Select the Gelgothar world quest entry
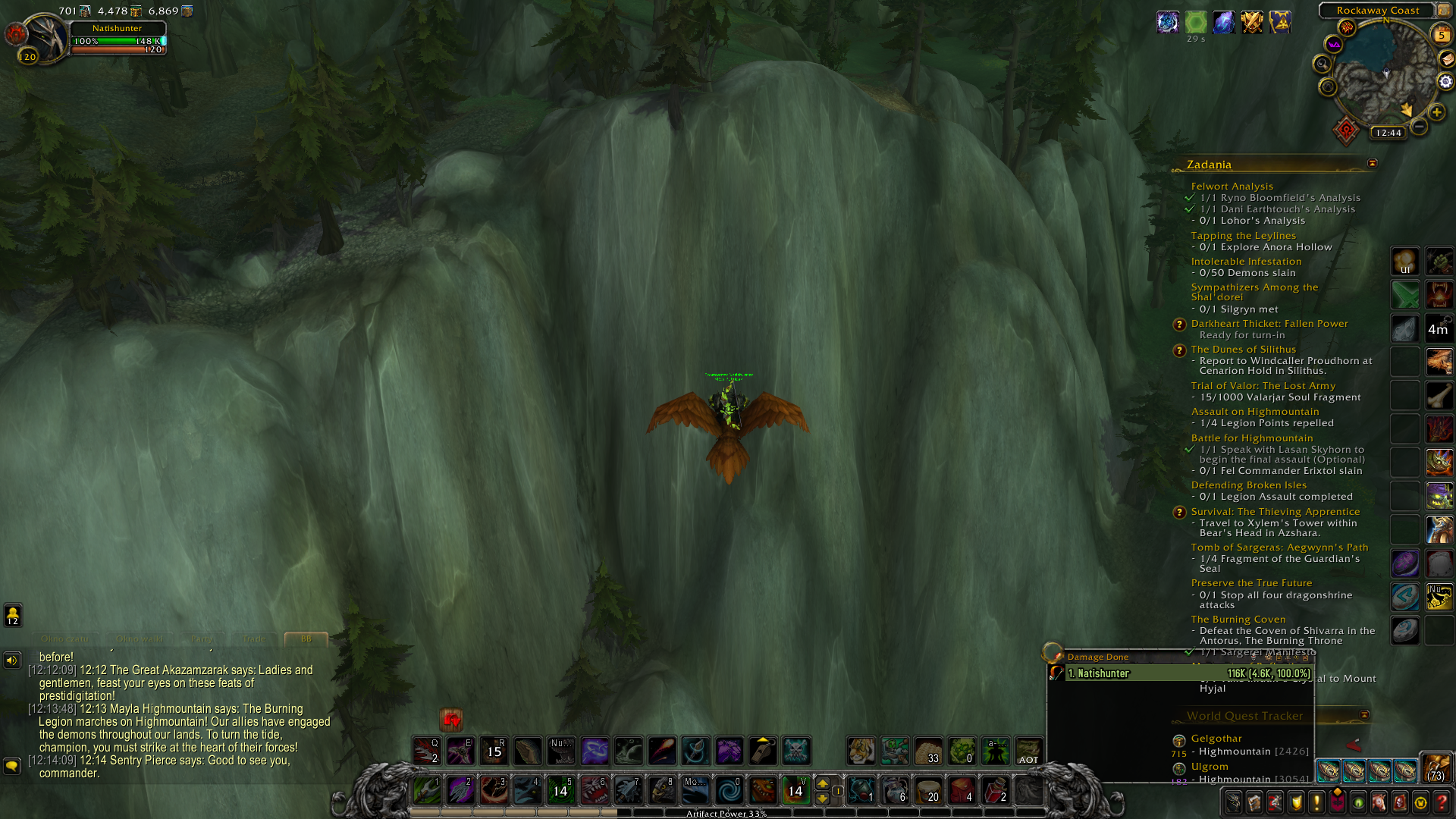The image size is (1456, 819). click(1216, 739)
